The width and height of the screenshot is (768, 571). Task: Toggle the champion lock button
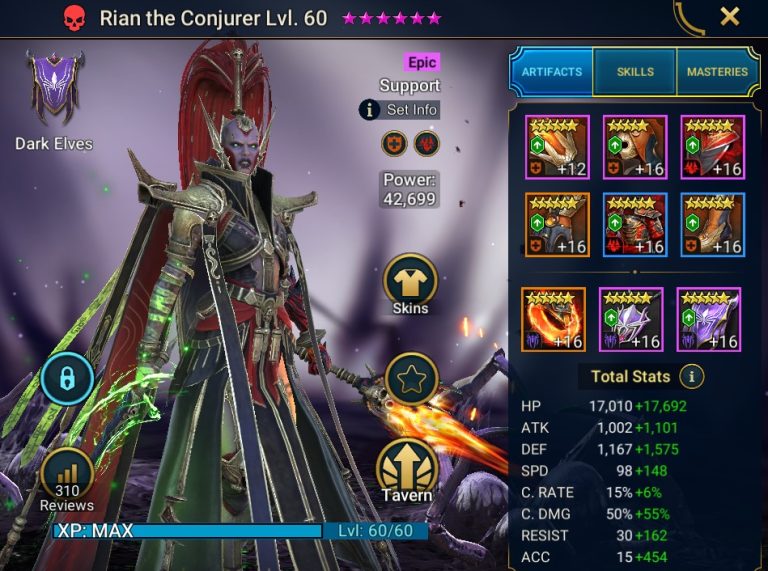pyautogui.click(x=68, y=379)
